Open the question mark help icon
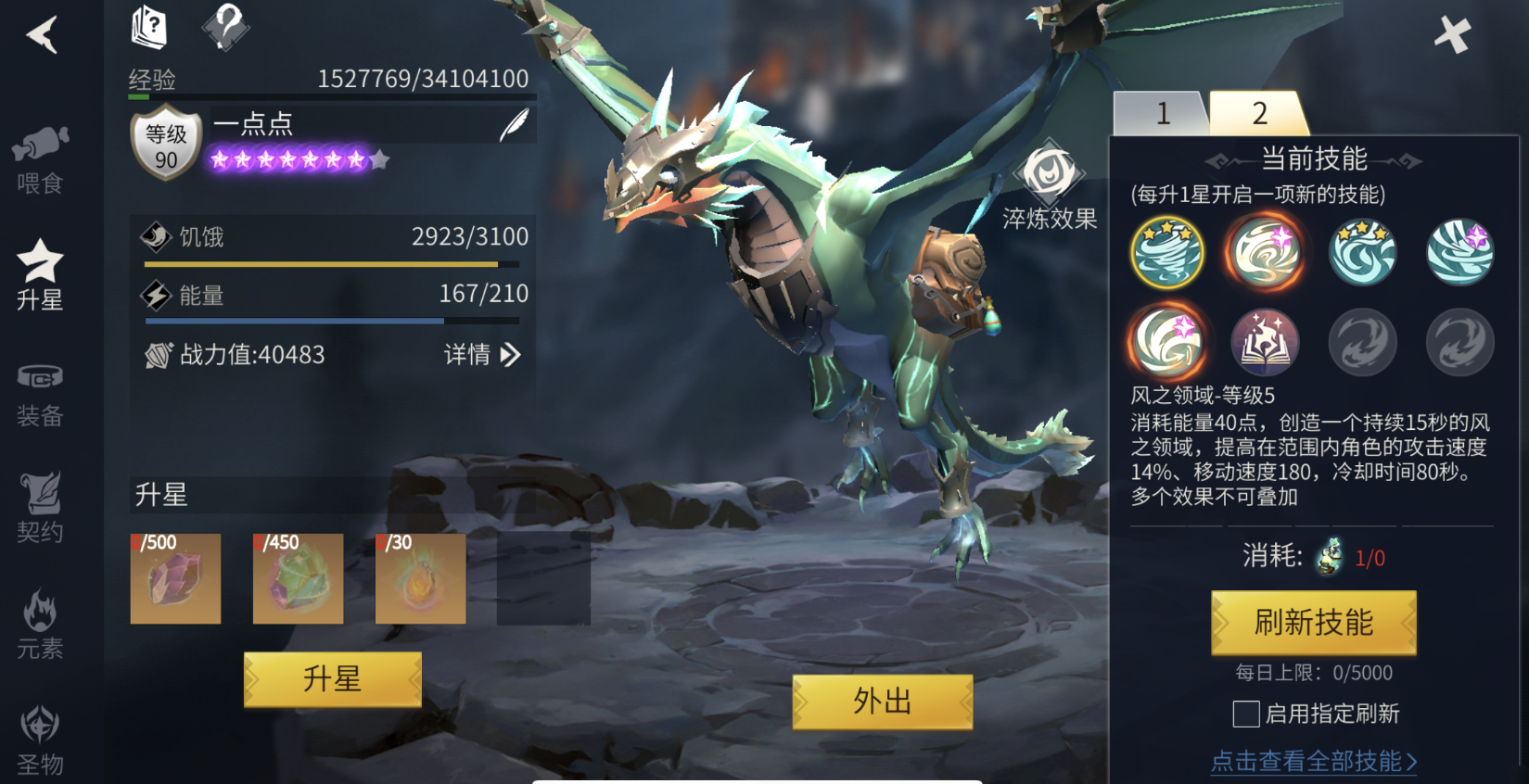Image resolution: width=1529 pixels, height=784 pixels. click(x=225, y=26)
